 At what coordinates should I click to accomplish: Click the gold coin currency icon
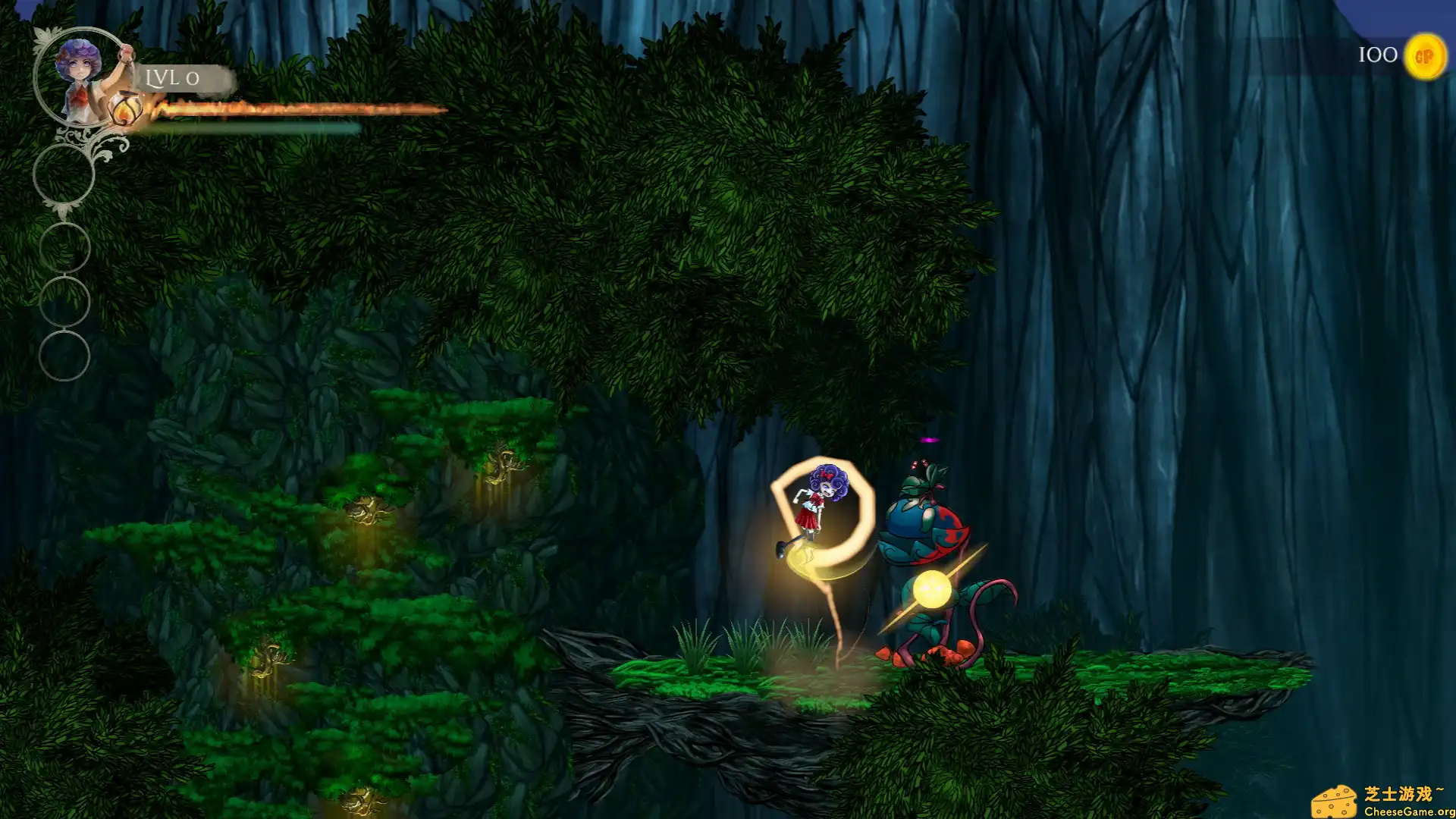1424,56
